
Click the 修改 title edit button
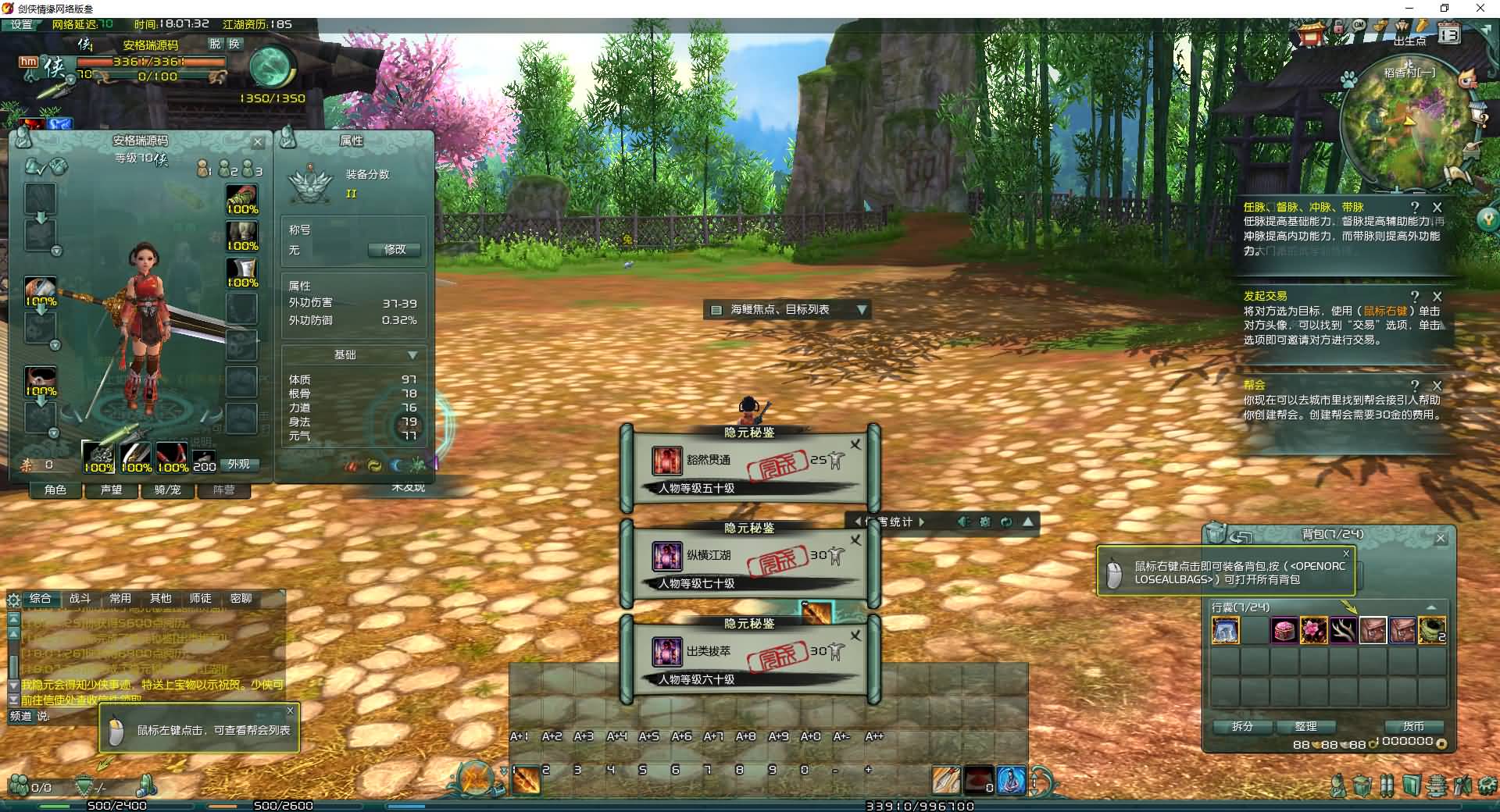(395, 250)
